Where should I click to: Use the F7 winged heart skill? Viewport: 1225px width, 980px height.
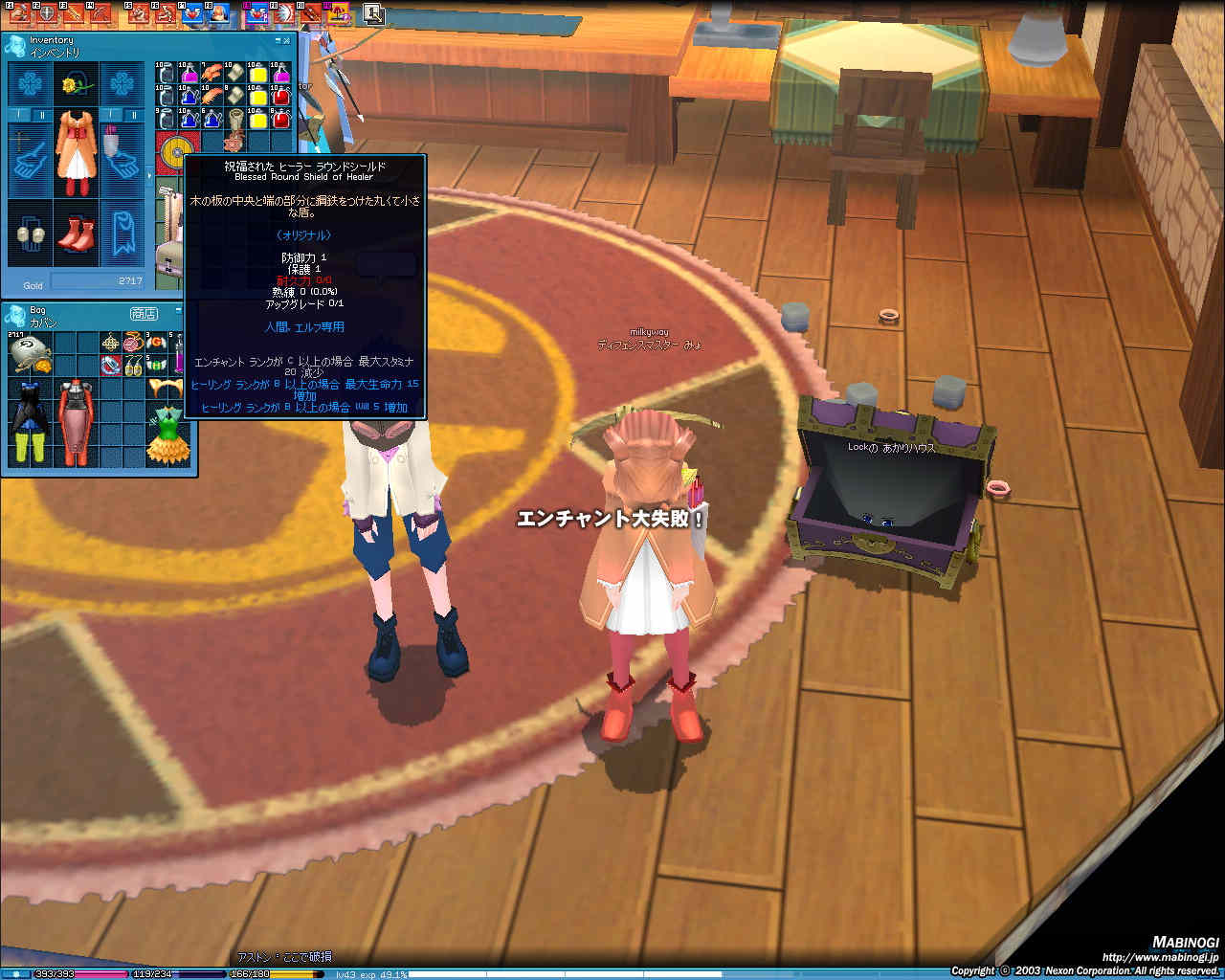point(195,13)
